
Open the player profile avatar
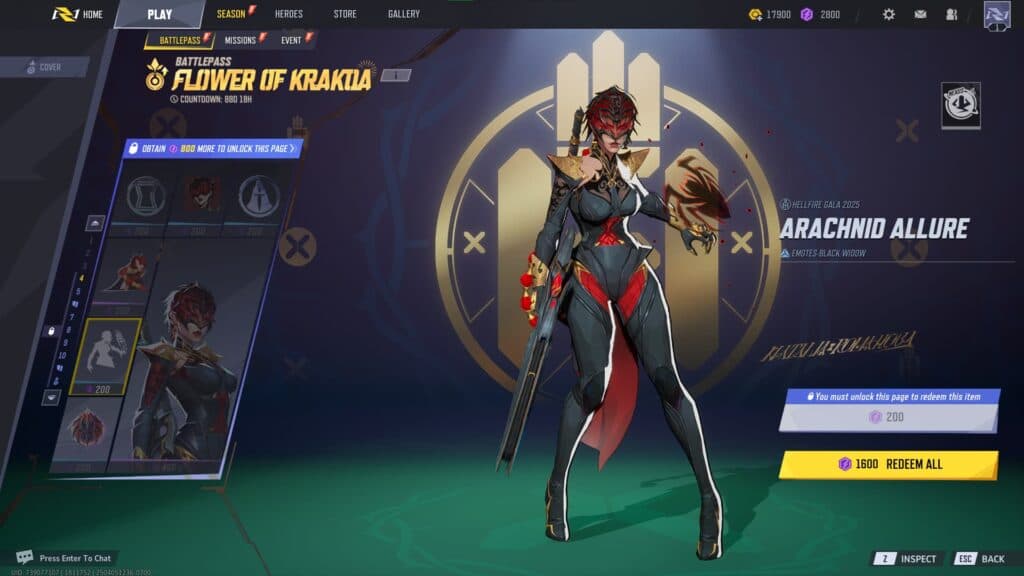coord(997,15)
